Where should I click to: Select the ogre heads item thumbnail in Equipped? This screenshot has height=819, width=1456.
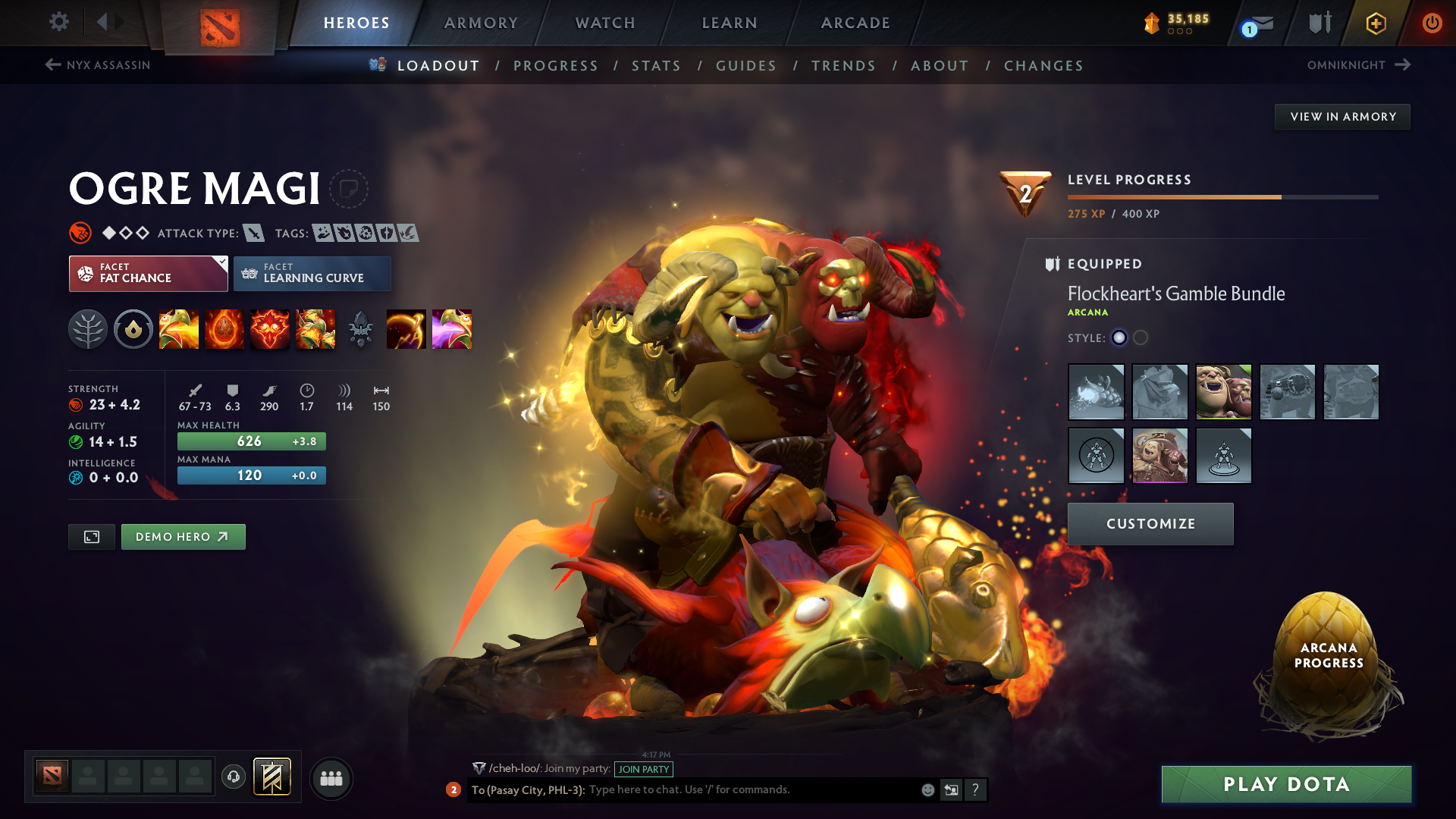[1224, 392]
